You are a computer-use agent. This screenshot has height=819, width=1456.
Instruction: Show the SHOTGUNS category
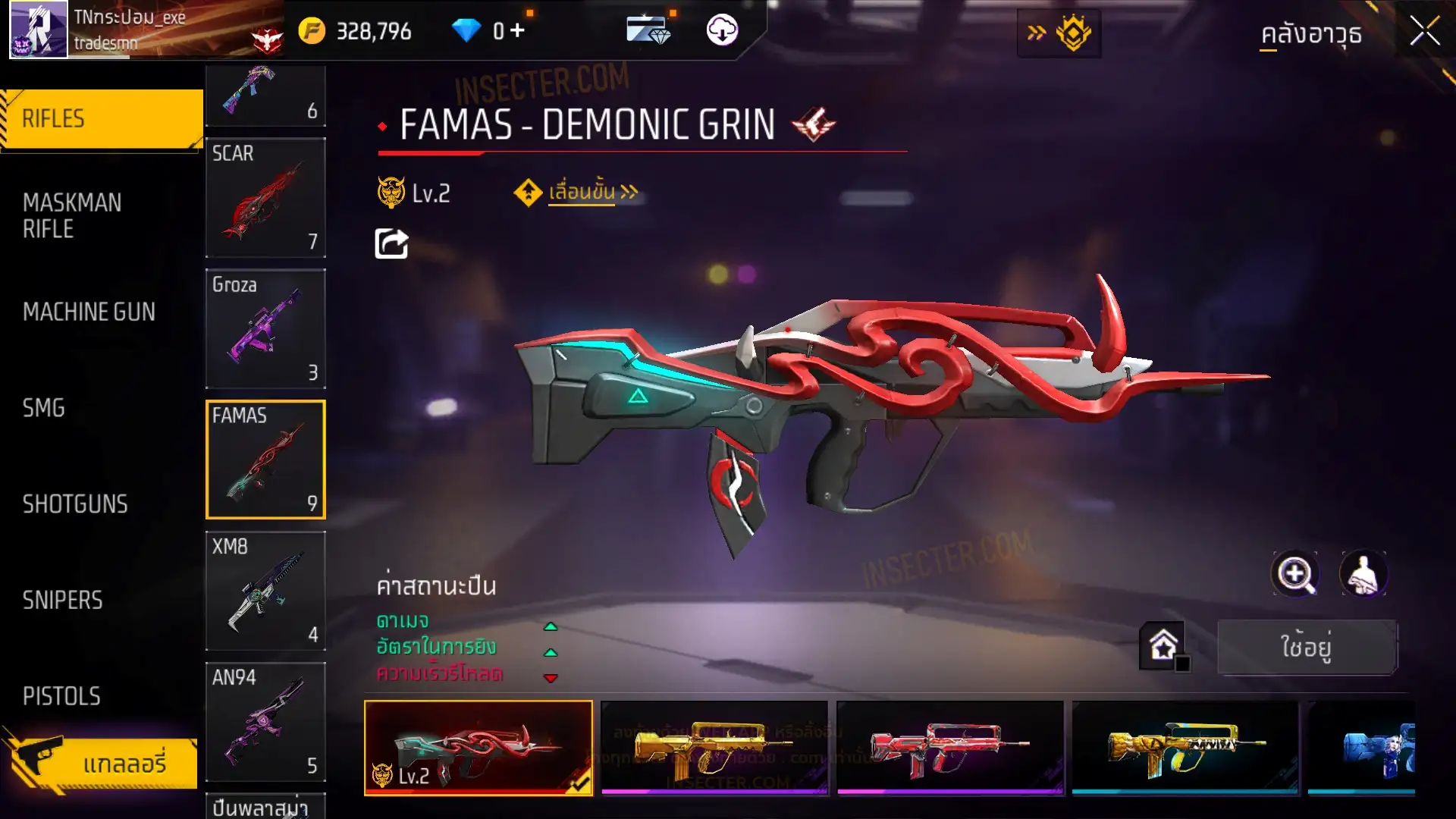pos(75,504)
